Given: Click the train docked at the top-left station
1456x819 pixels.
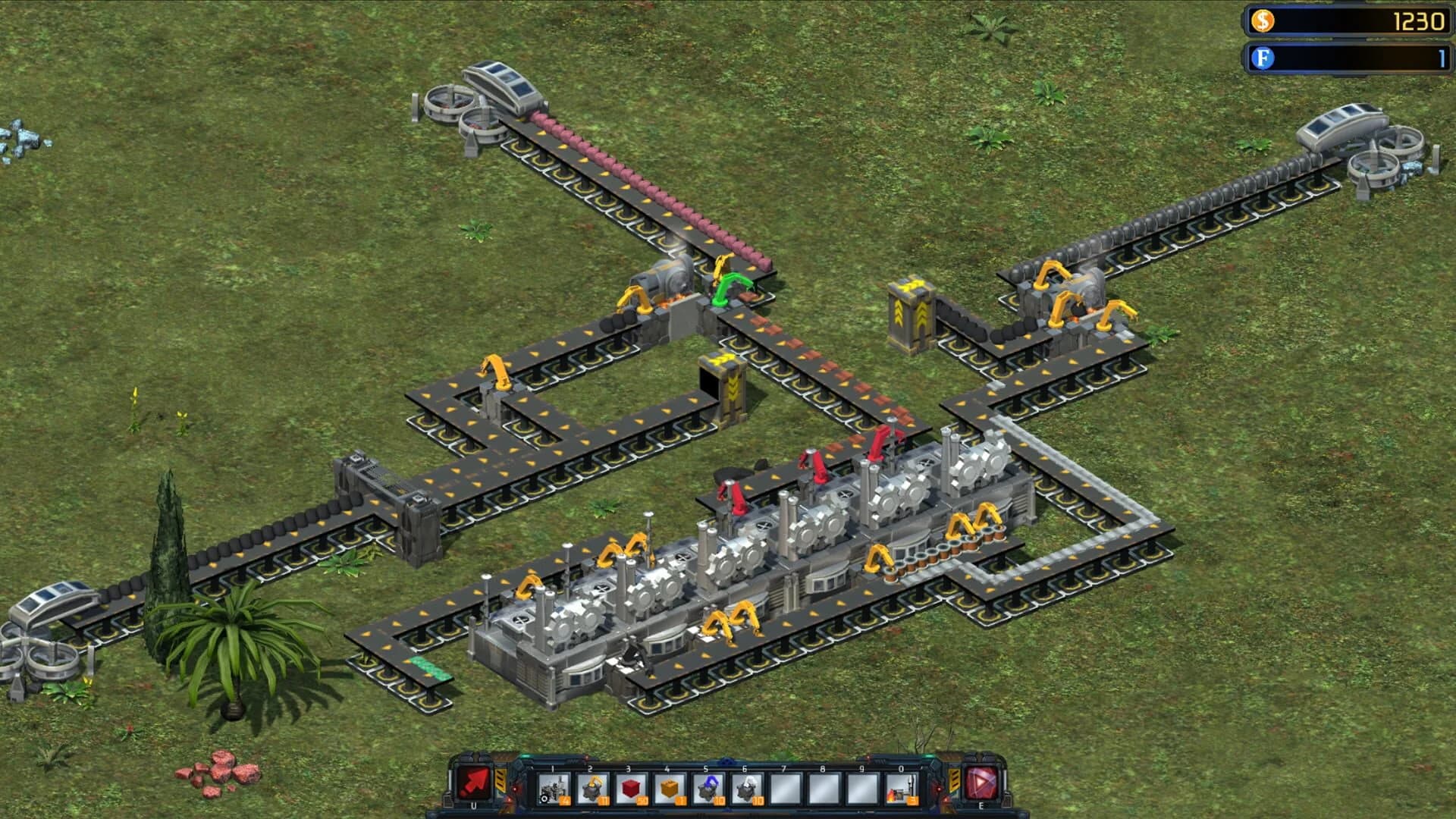Looking at the screenshot, I should 502,83.
